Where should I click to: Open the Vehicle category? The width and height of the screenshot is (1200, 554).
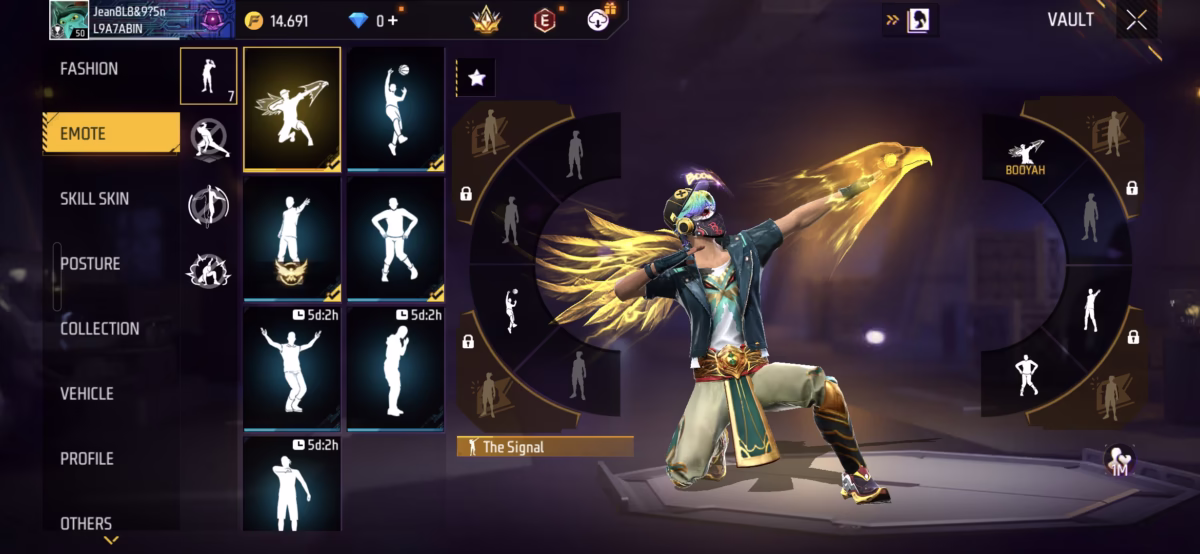point(87,394)
